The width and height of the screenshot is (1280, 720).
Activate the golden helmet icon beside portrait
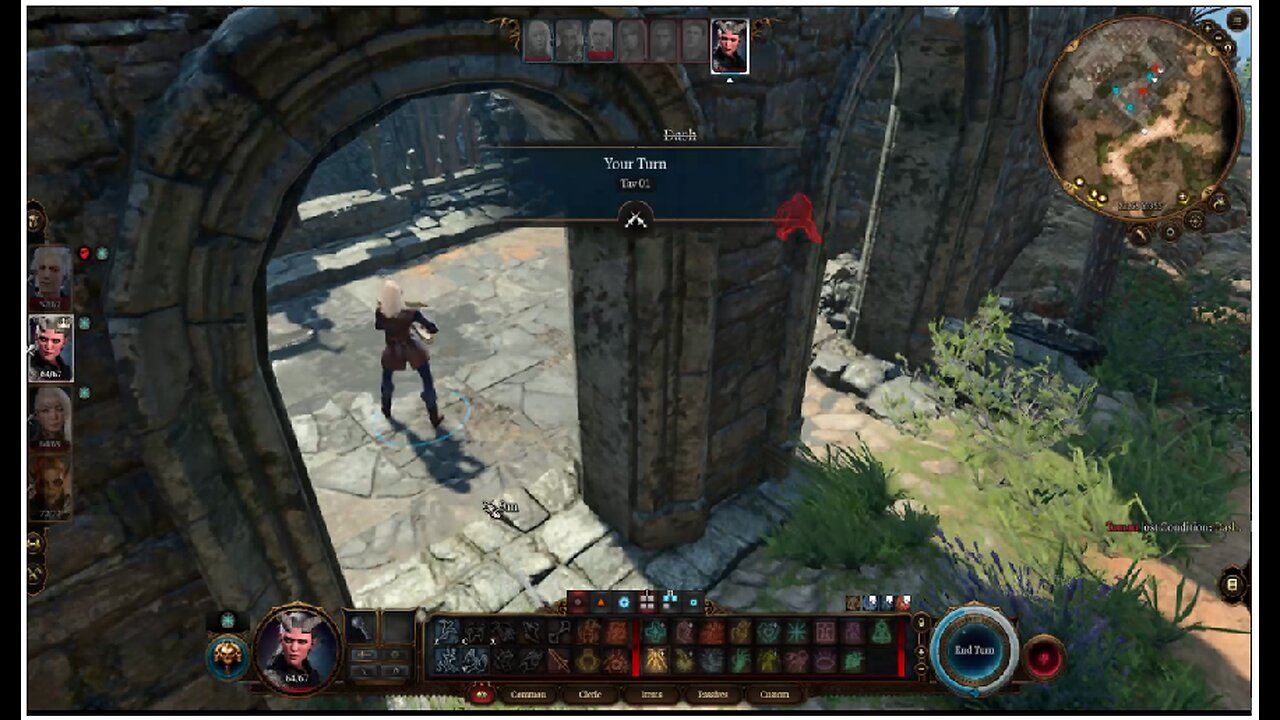coord(226,657)
